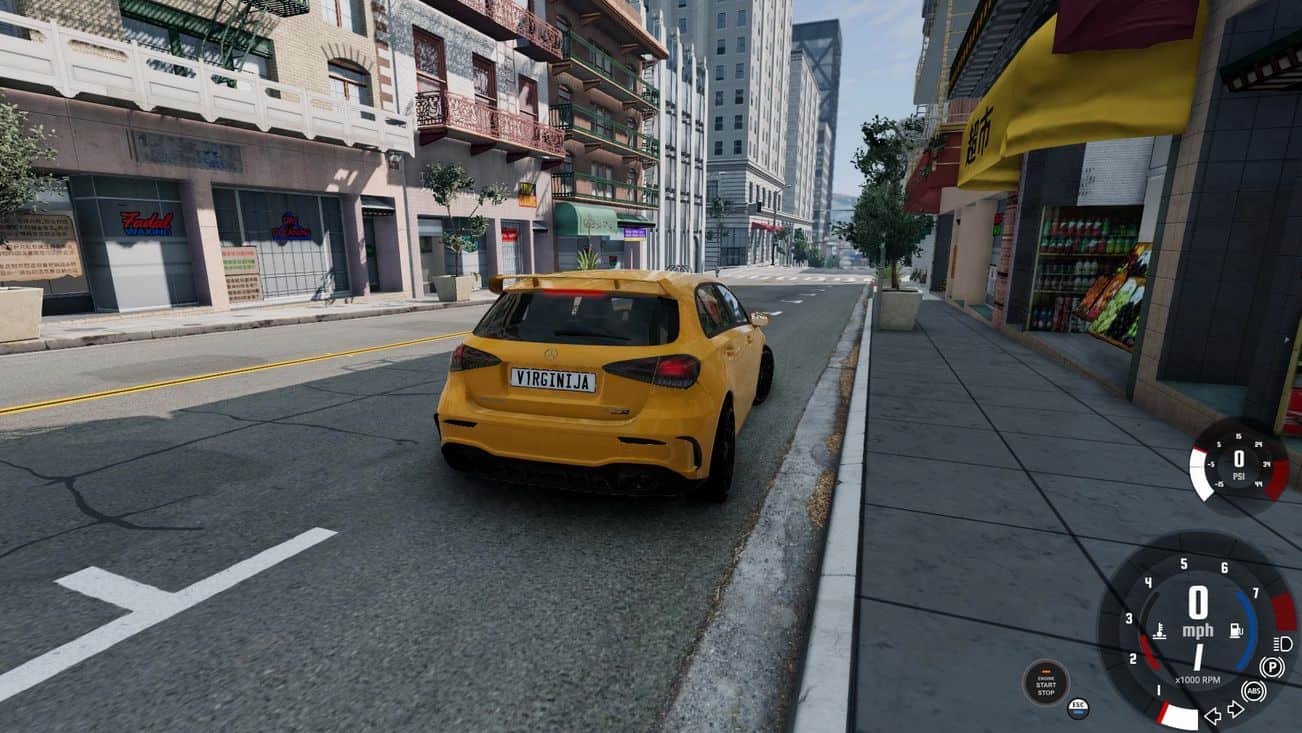Click the parking brake indicator

pyautogui.click(x=1272, y=667)
